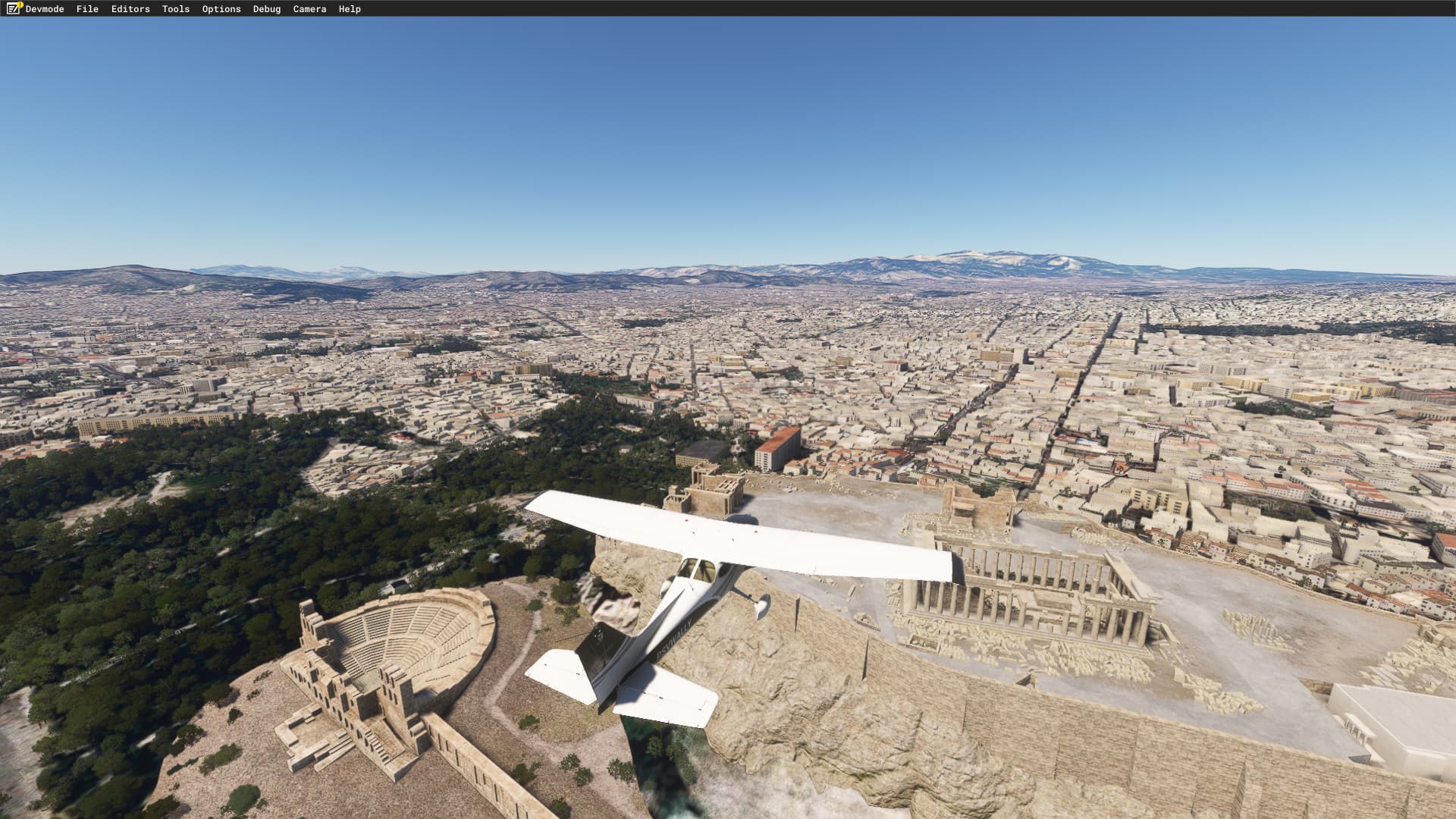
Task: Open the File menu
Action: [87, 9]
